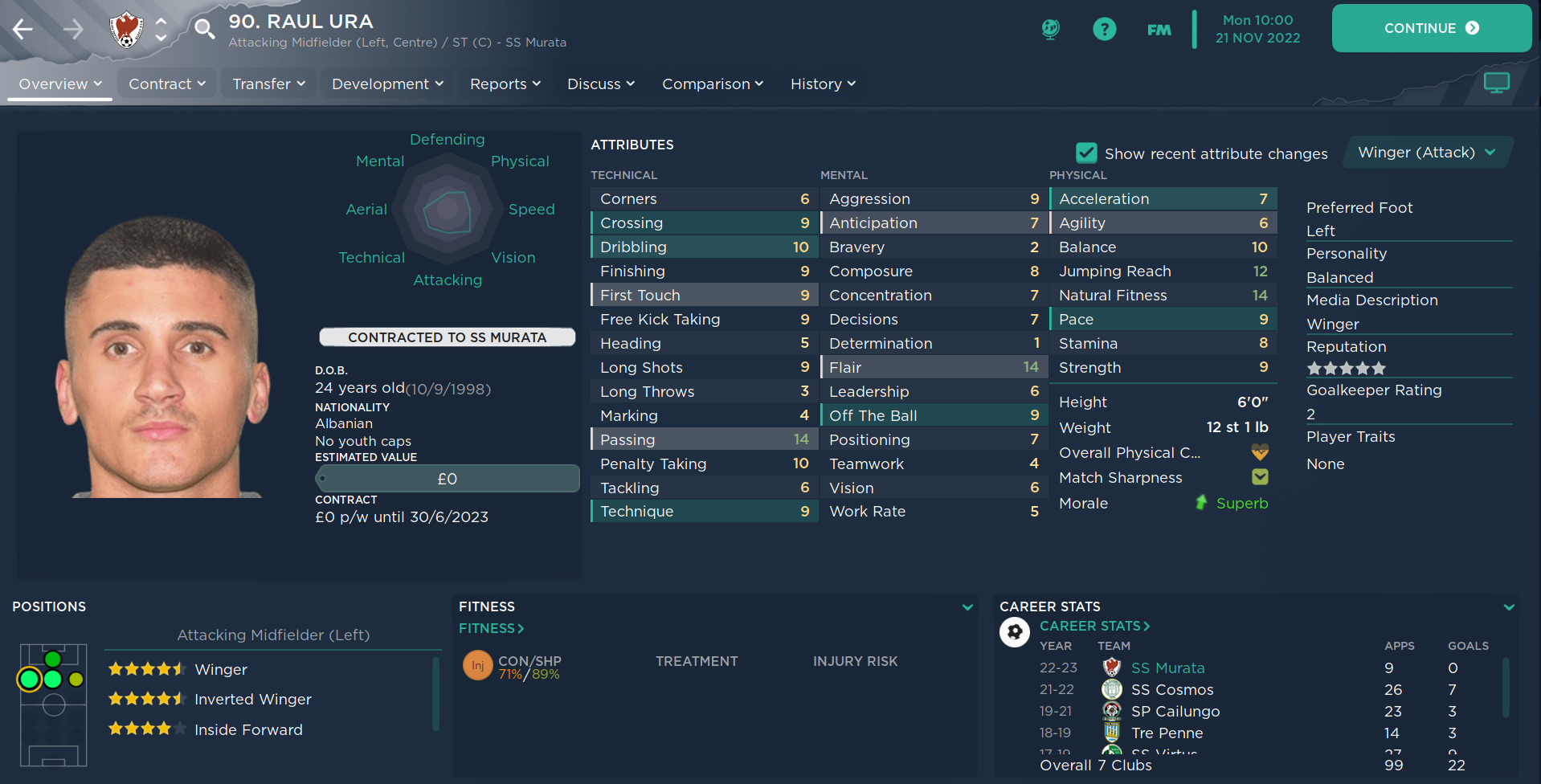Open the SS Murata link in career stats
The width and height of the screenshot is (1541, 784).
tap(1167, 668)
